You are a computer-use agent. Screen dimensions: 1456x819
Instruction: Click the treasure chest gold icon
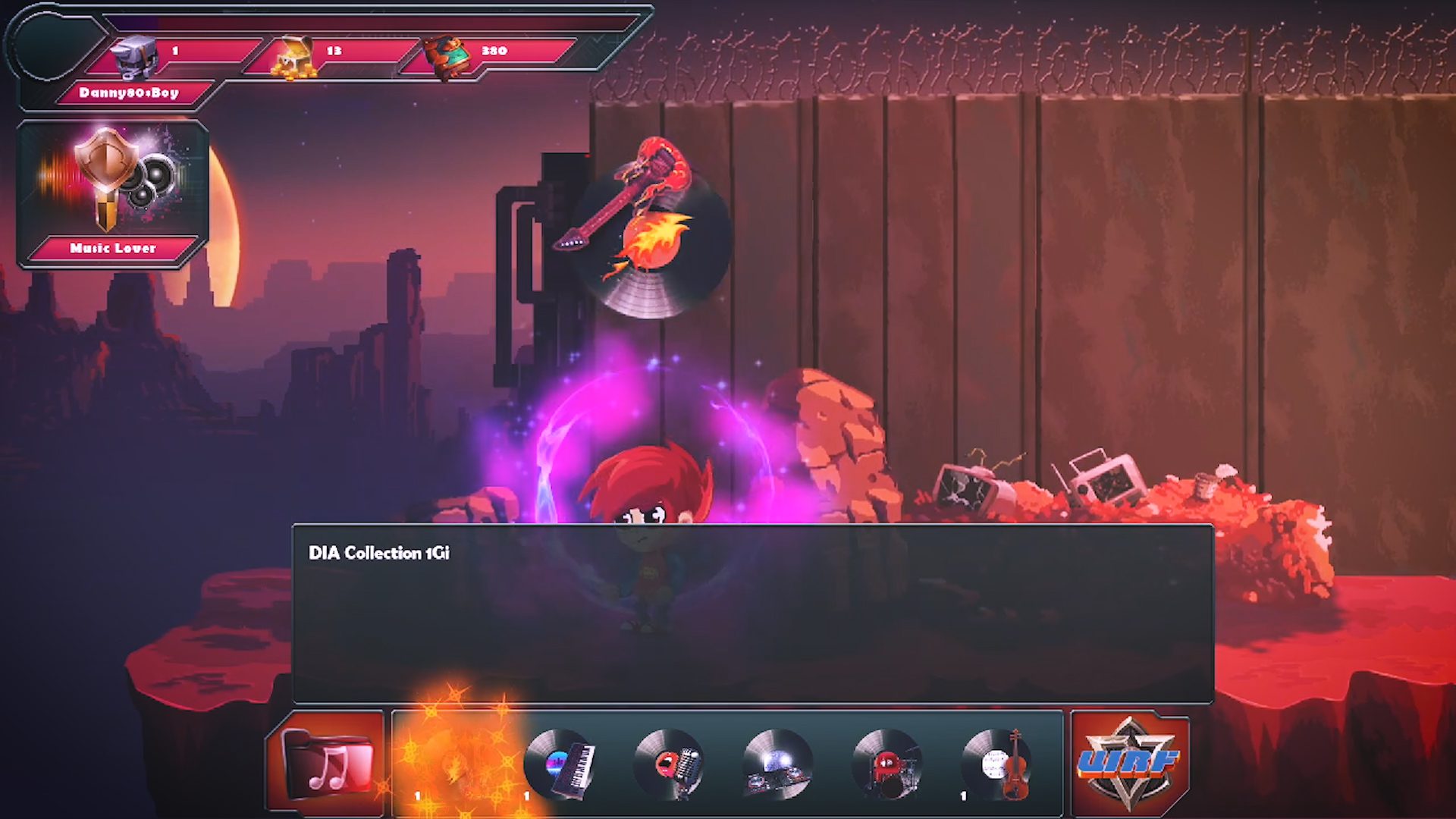click(294, 57)
